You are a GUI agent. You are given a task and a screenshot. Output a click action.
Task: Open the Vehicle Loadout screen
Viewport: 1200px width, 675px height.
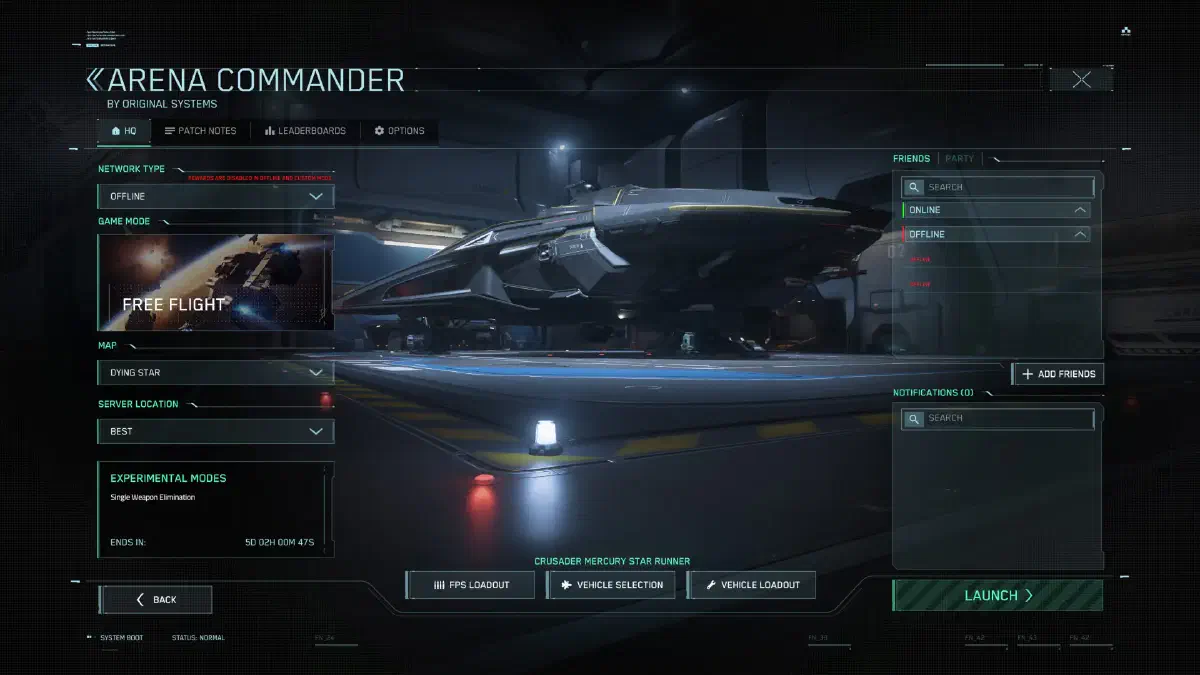point(751,585)
